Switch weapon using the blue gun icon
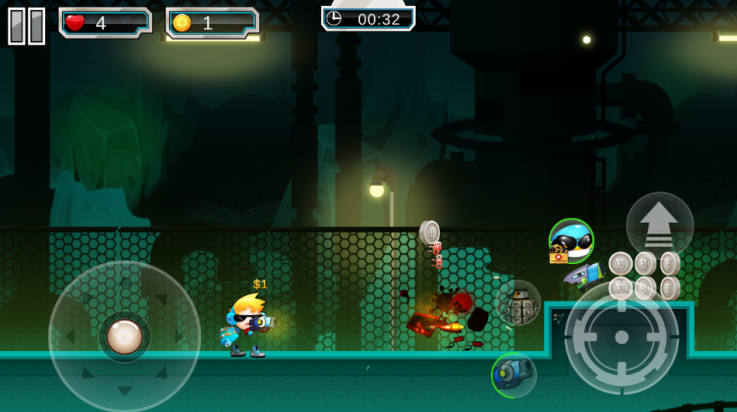The image size is (737, 412). (x=513, y=375)
